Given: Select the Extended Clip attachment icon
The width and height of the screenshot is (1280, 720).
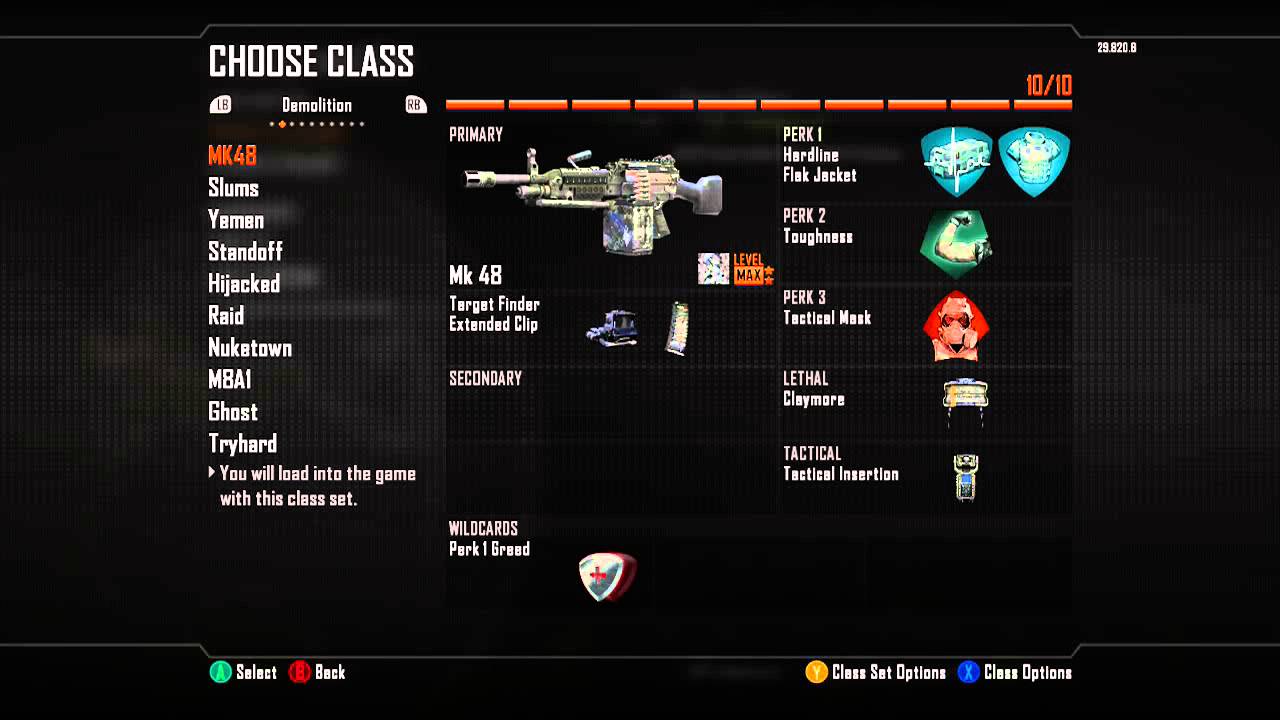Looking at the screenshot, I should [x=677, y=328].
